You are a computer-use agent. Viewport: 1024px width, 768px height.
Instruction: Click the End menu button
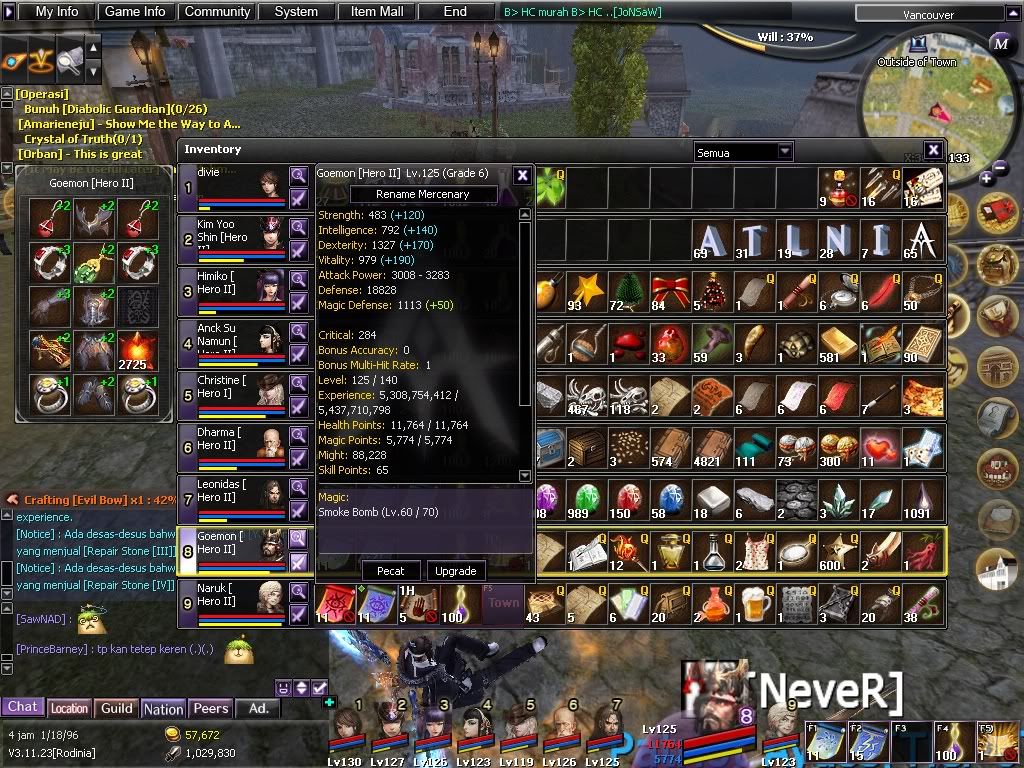click(455, 12)
